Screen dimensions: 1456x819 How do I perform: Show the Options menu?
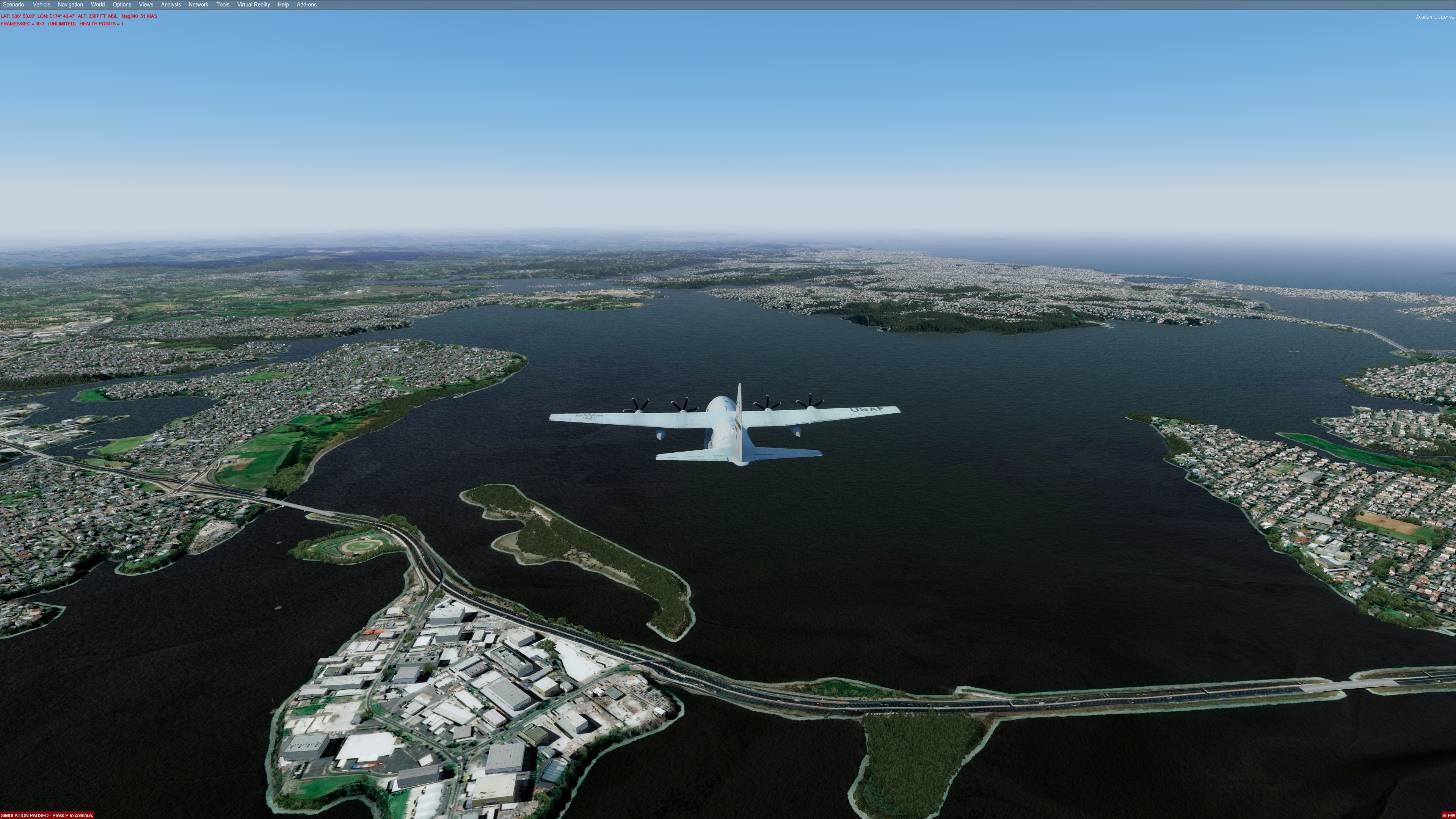tap(121, 5)
